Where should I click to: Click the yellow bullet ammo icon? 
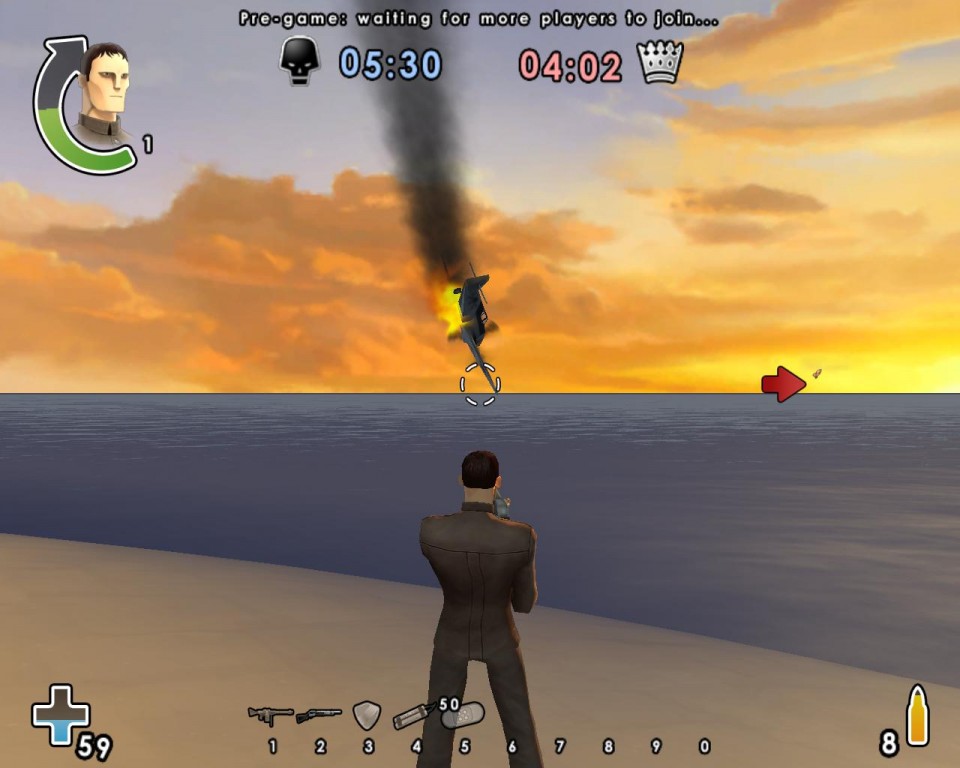(918, 716)
